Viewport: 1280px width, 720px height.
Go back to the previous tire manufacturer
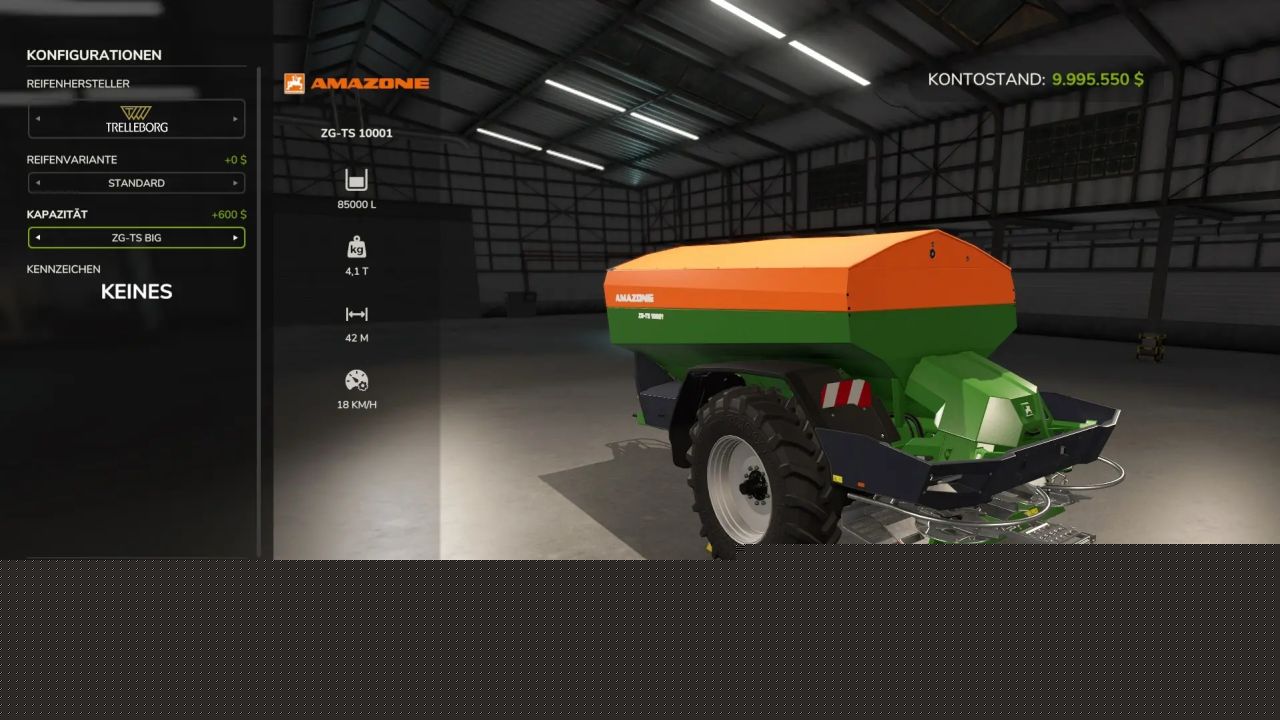pos(38,119)
